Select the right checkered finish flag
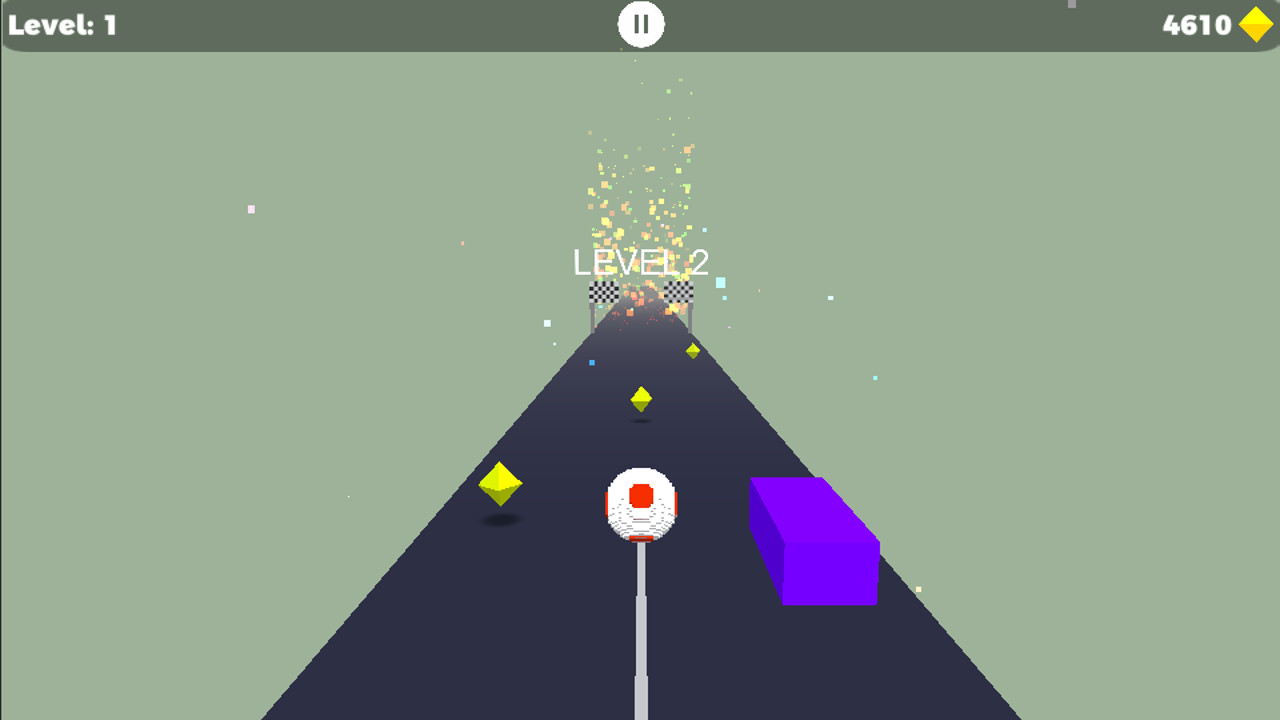 (x=678, y=292)
